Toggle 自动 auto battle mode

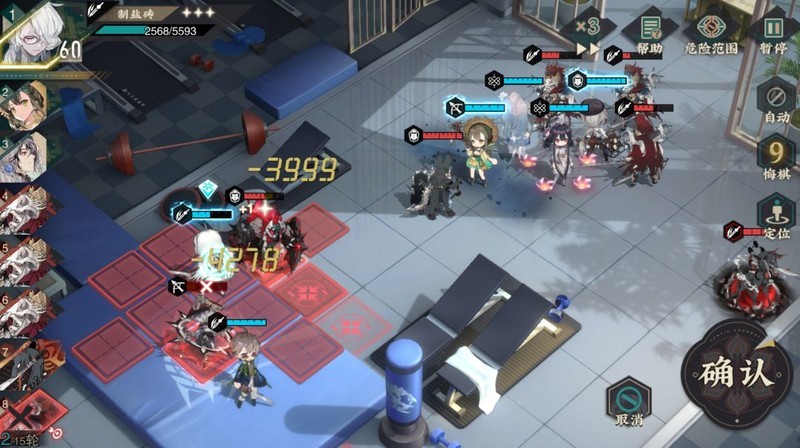pyautogui.click(x=776, y=102)
